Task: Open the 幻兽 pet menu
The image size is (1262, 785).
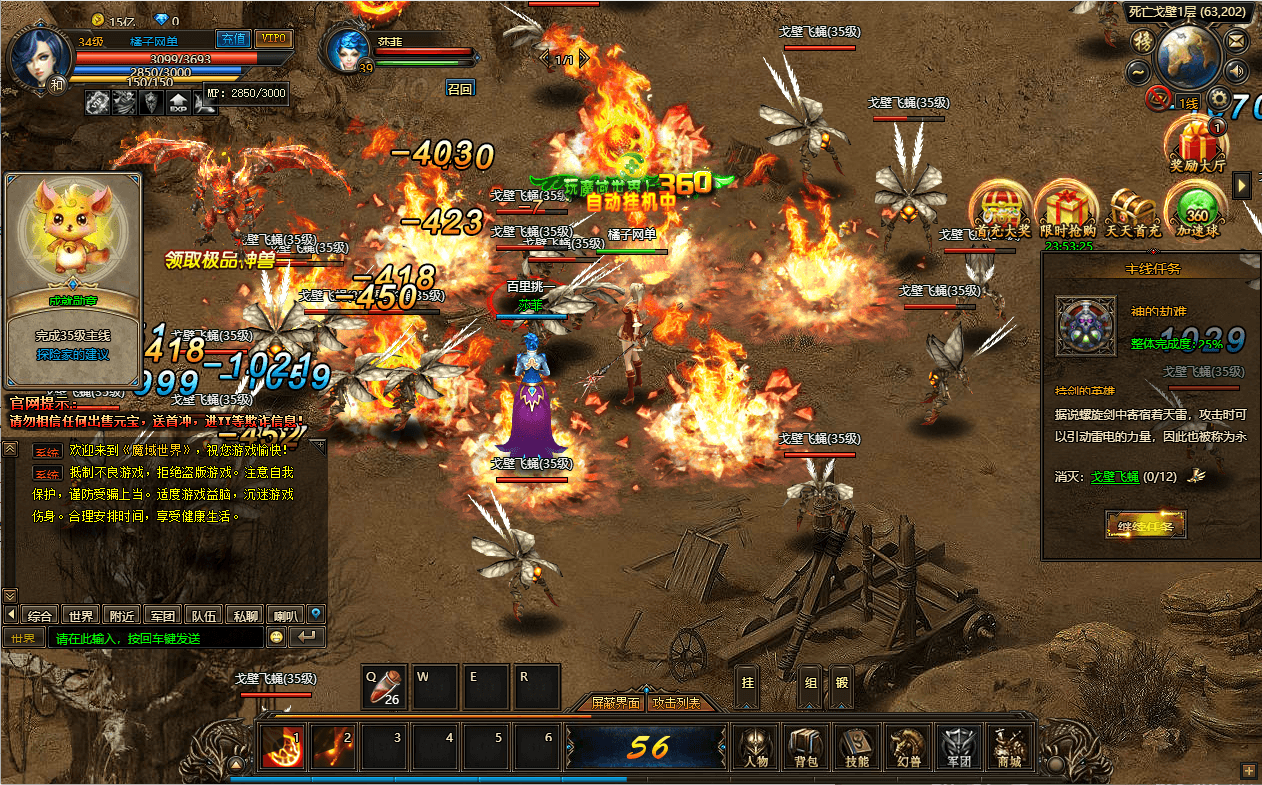Action: [x=908, y=748]
